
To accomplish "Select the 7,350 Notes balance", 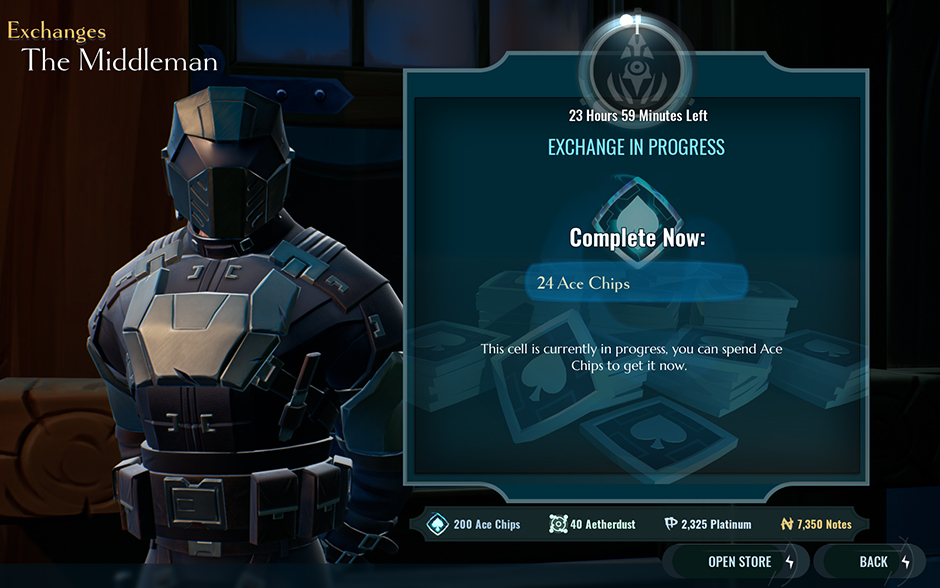I will coord(816,524).
